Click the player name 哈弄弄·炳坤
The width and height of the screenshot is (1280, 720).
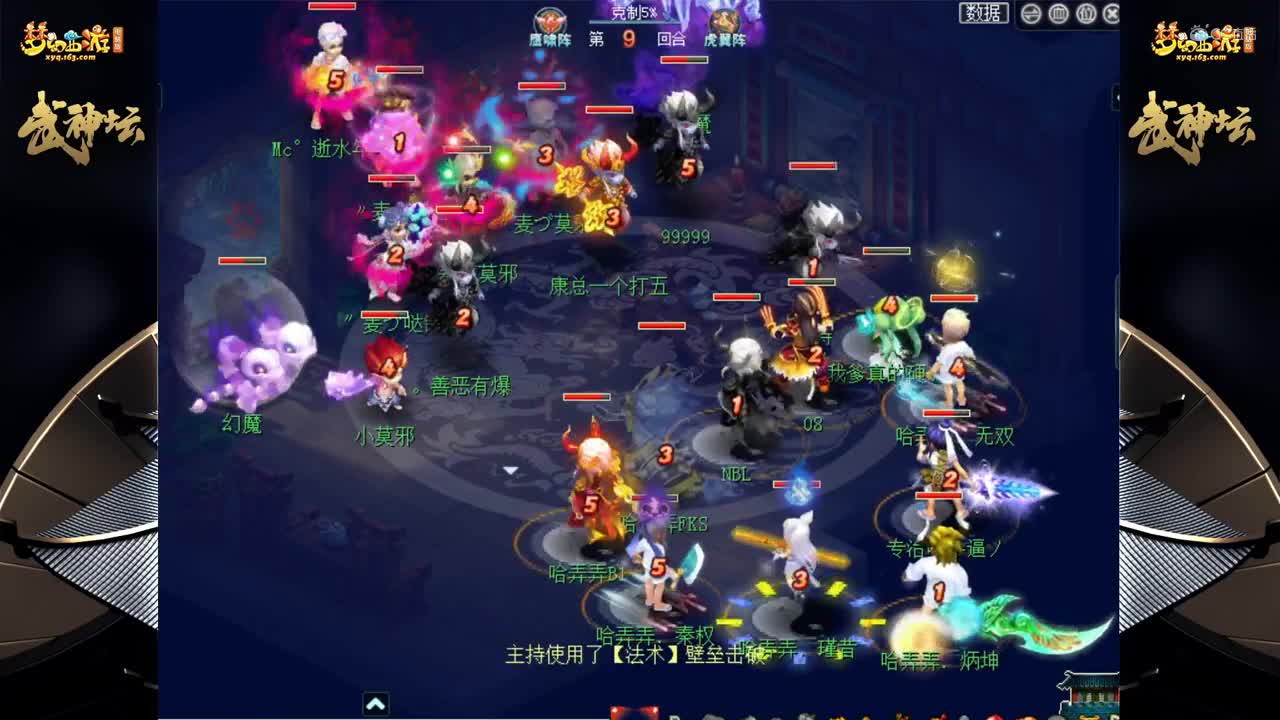[x=938, y=660]
